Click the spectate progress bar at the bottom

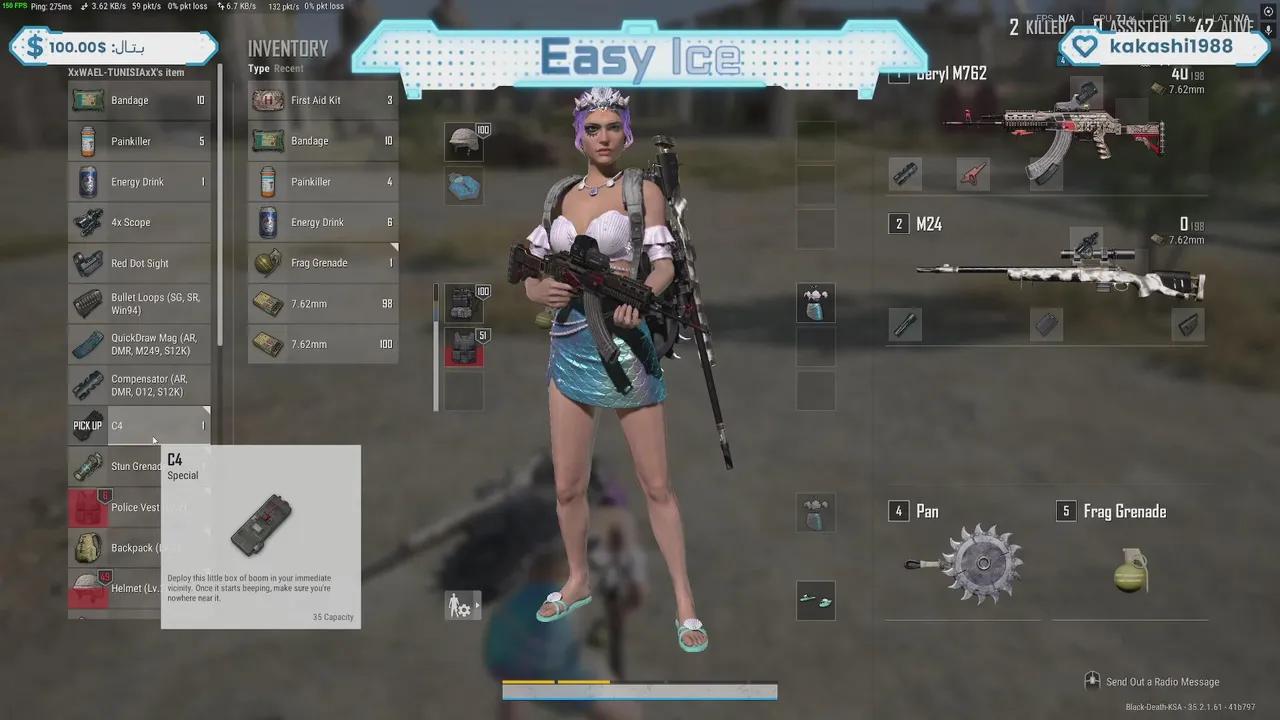pos(640,690)
